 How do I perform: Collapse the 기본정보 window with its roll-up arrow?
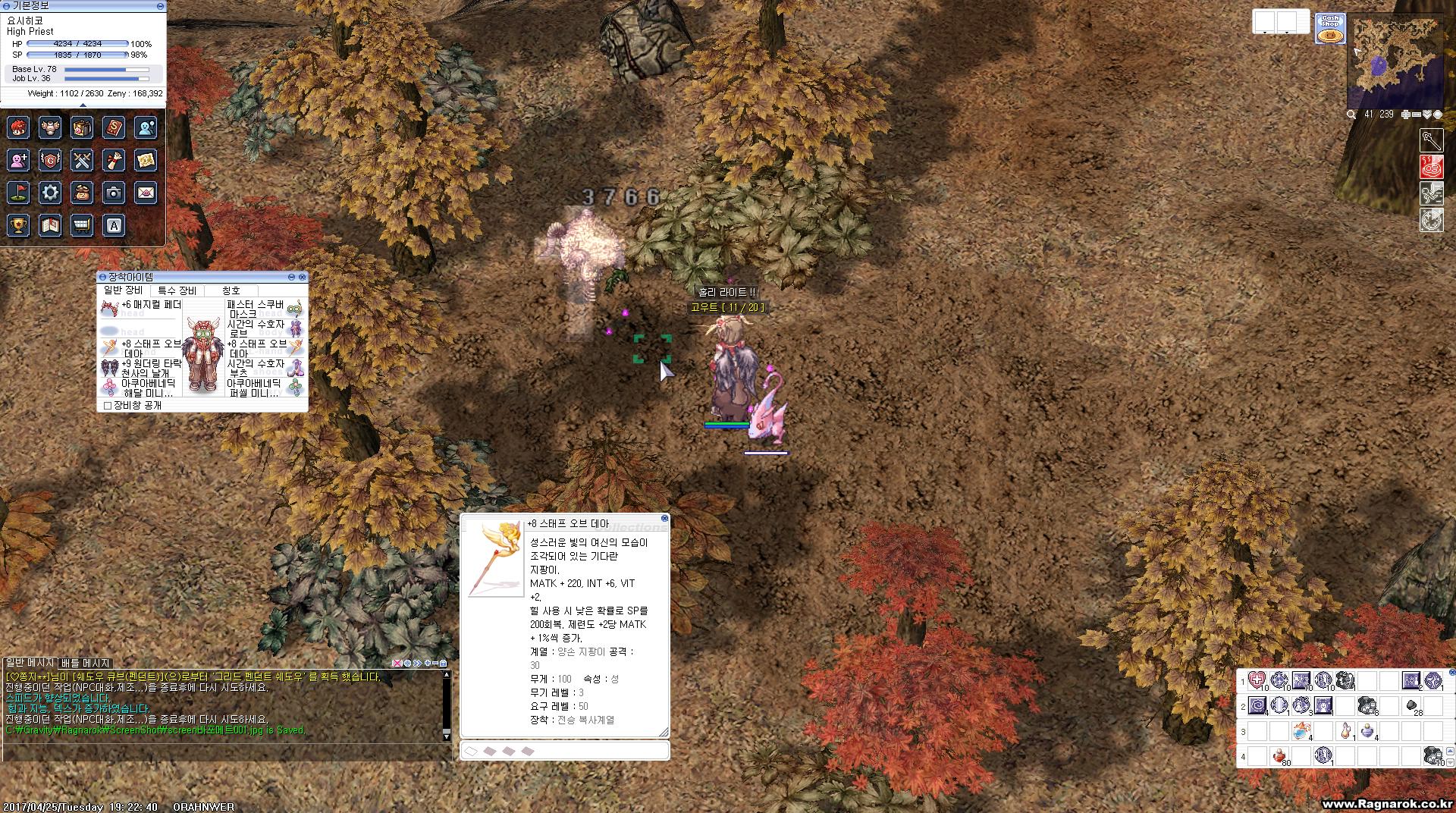pos(158,6)
